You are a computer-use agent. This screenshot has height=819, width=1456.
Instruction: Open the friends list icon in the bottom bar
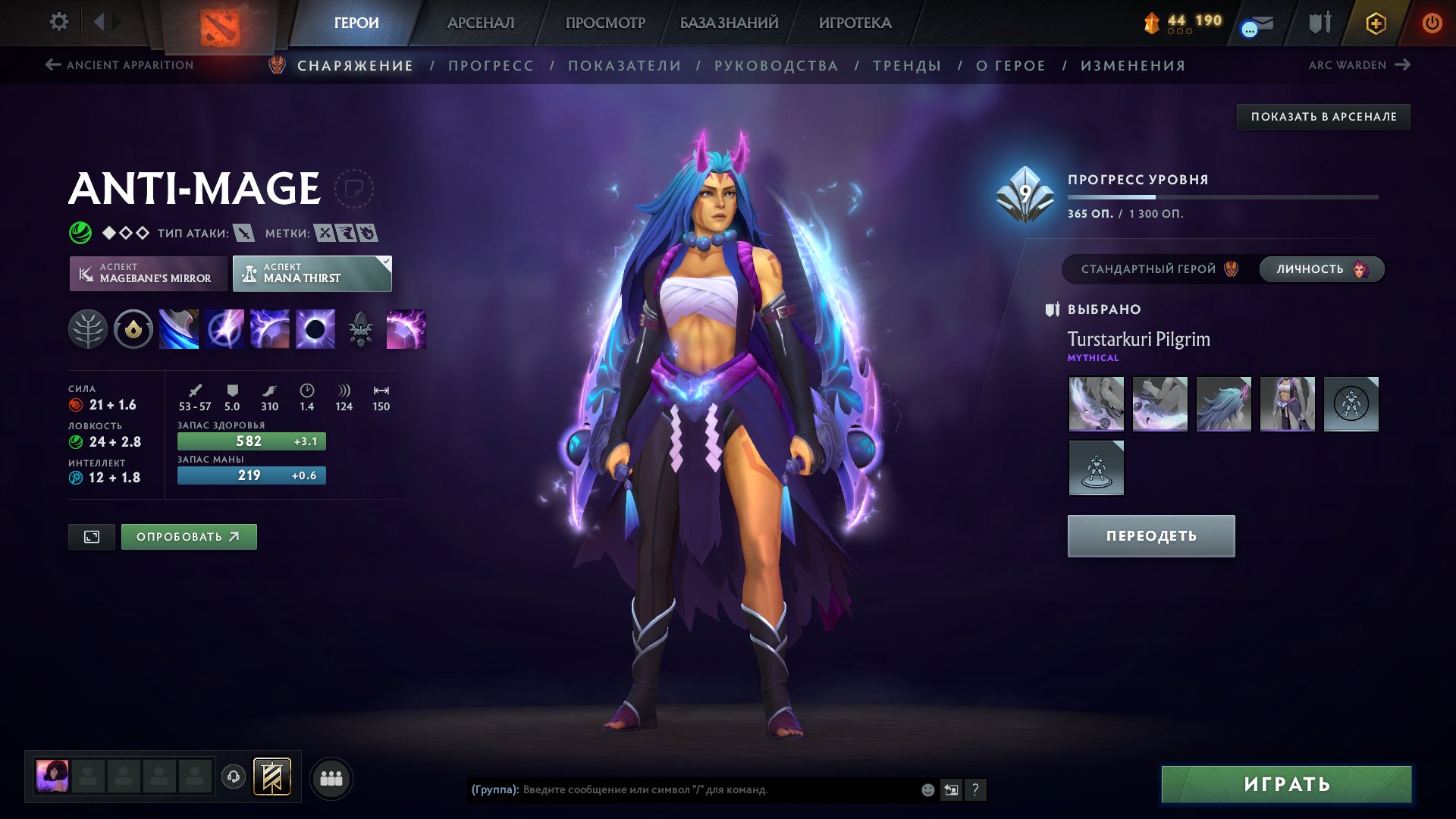(x=331, y=777)
